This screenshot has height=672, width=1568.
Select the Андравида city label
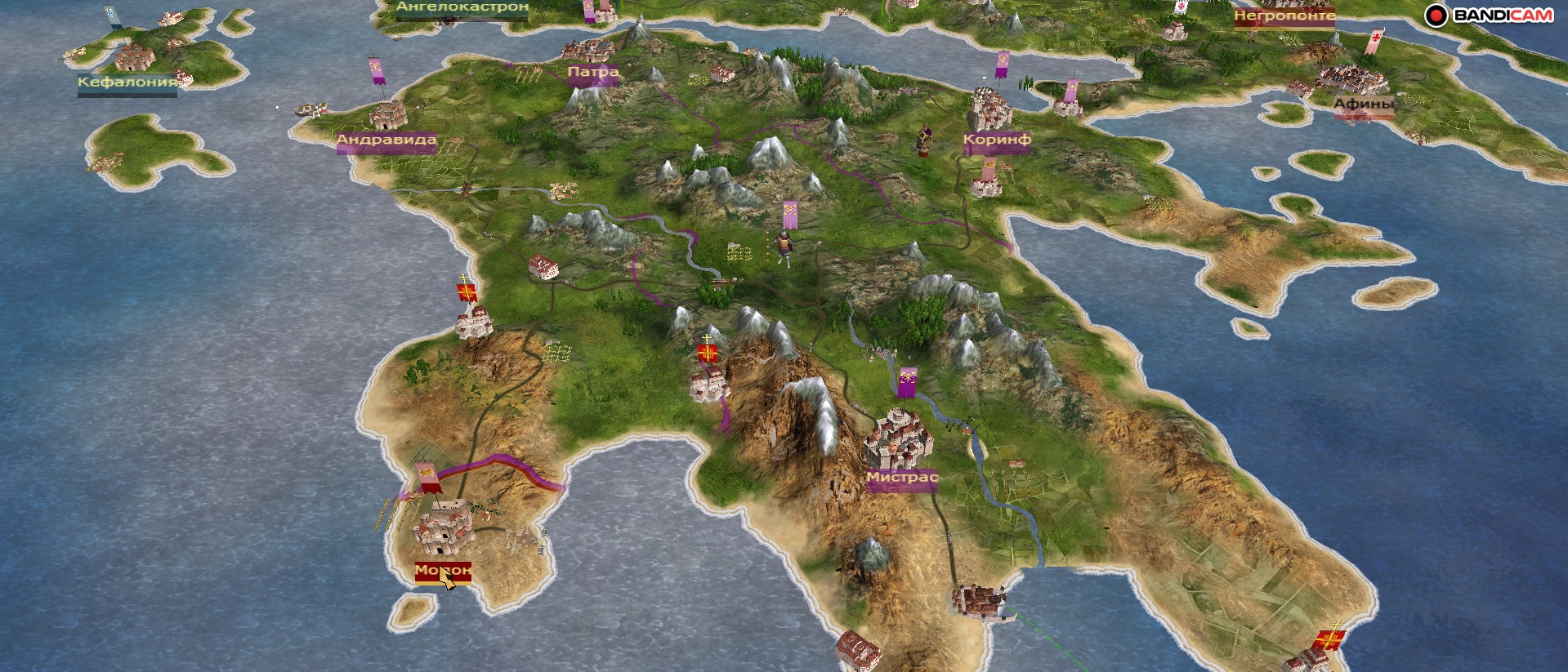(x=386, y=140)
